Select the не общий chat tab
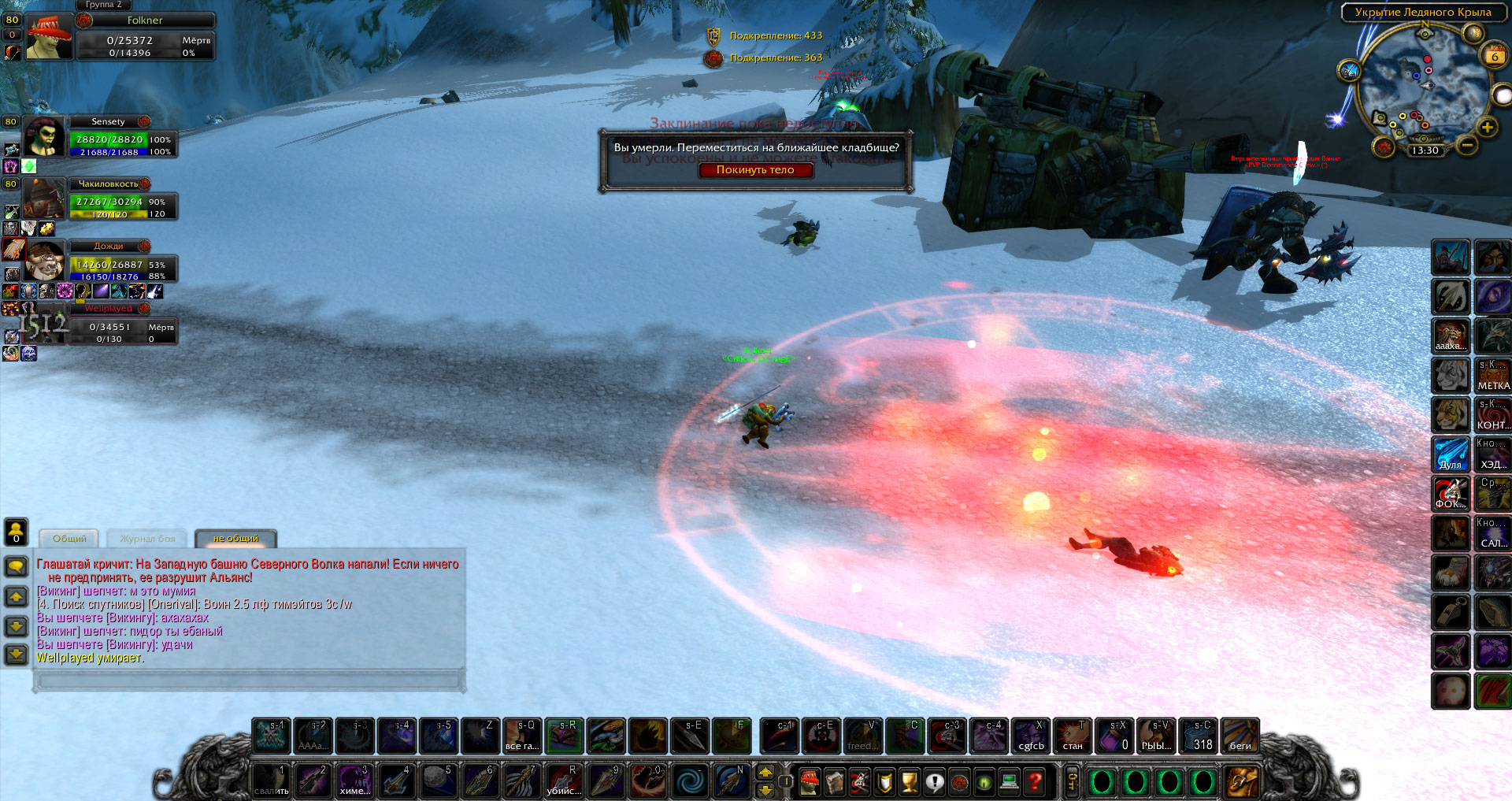 [x=235, y=539]
